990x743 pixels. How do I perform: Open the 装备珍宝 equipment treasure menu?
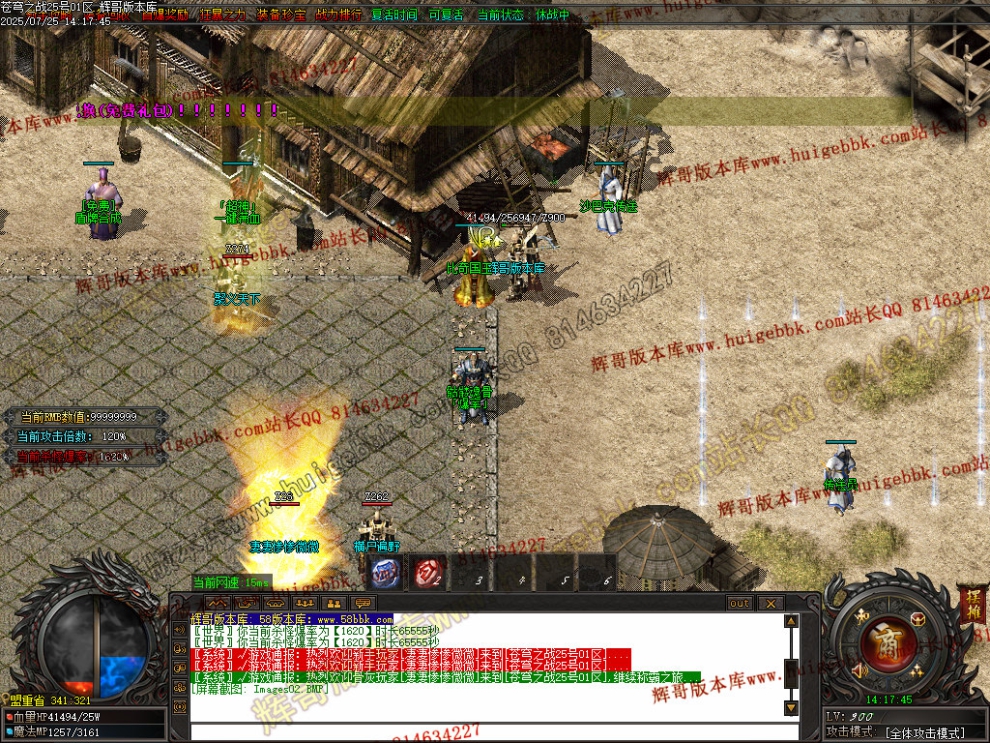coord(280,16)
